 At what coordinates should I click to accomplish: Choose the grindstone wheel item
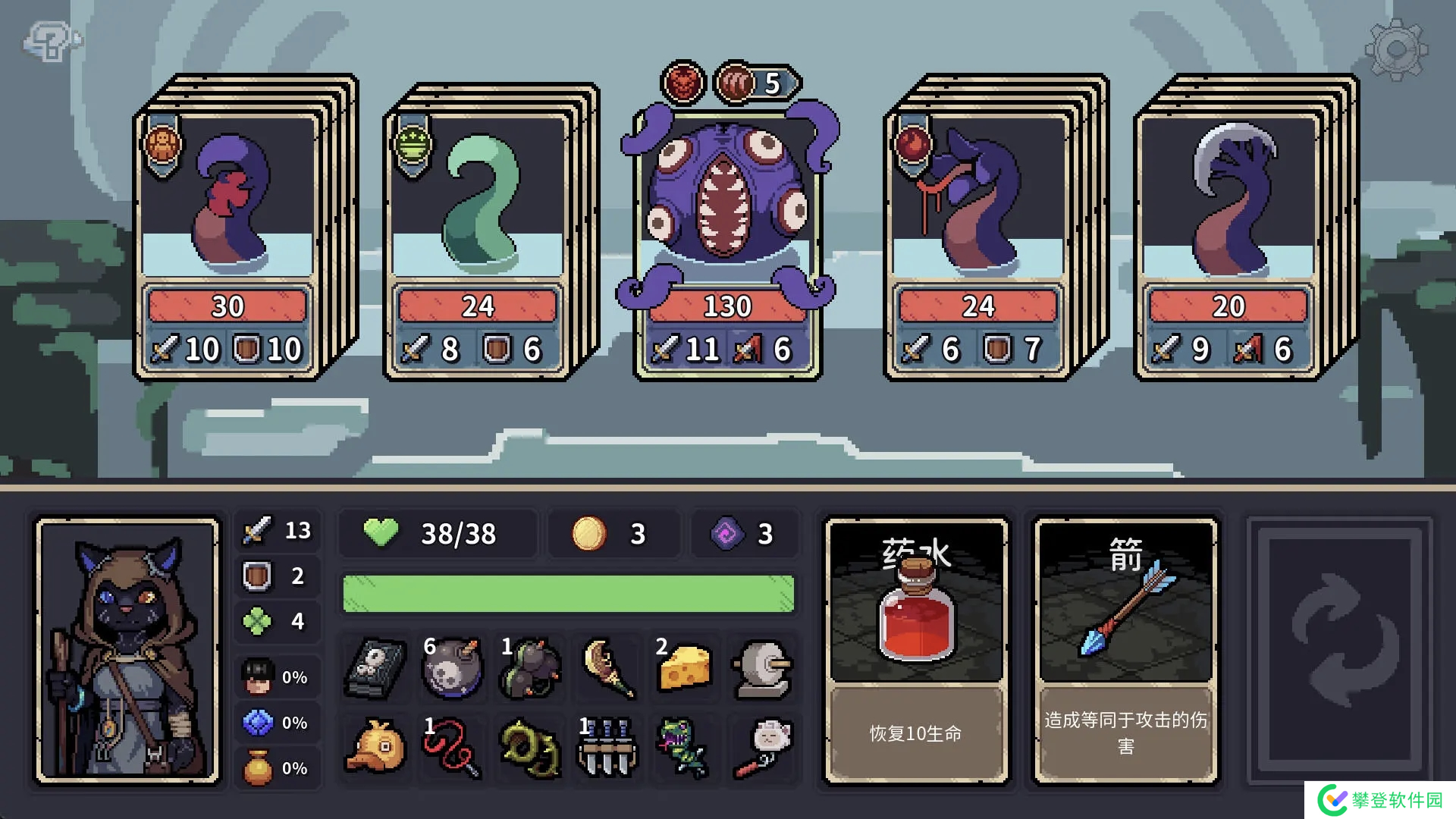(x=762, y=668)
